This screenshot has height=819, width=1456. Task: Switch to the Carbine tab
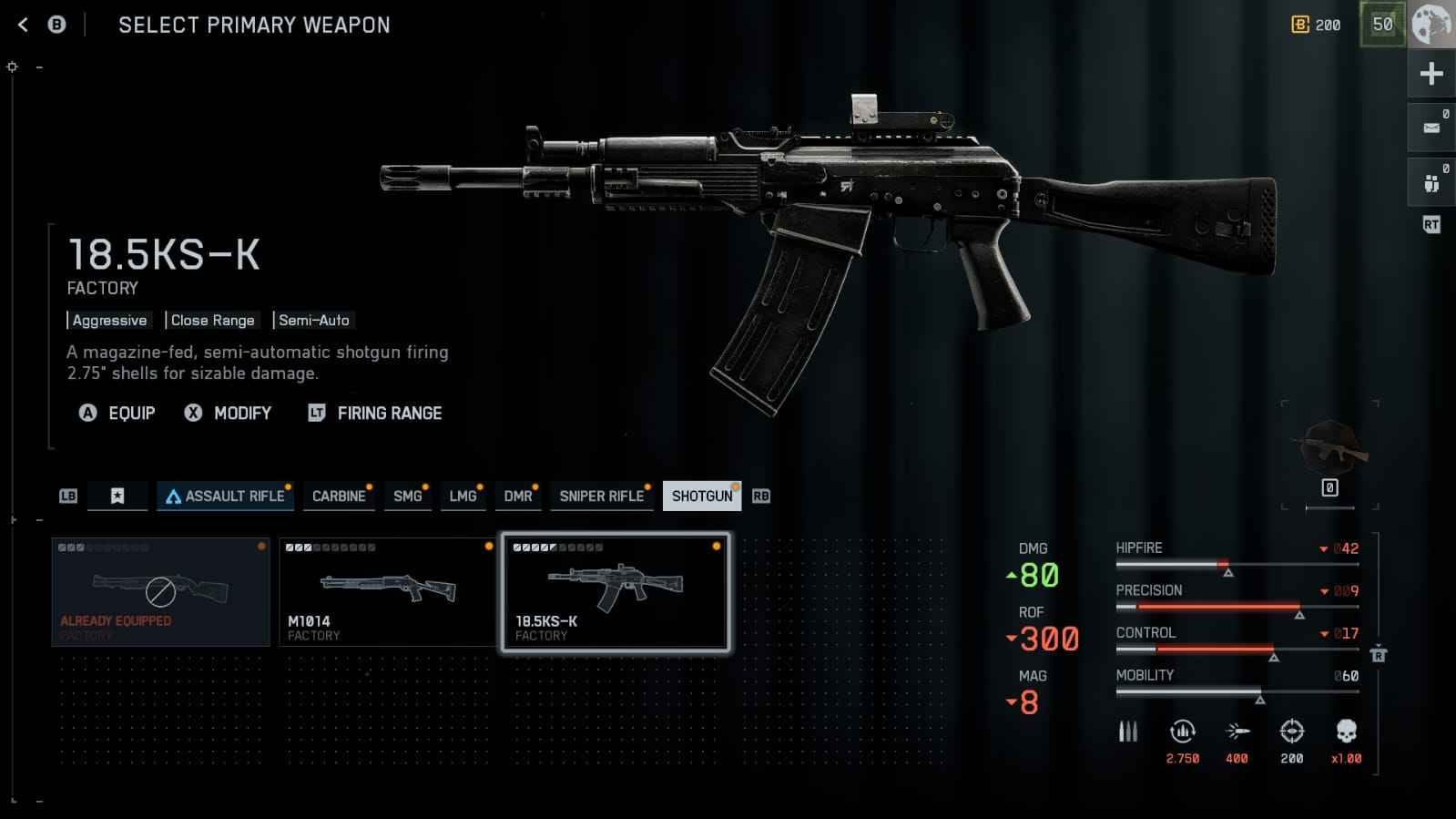(339, 496)
